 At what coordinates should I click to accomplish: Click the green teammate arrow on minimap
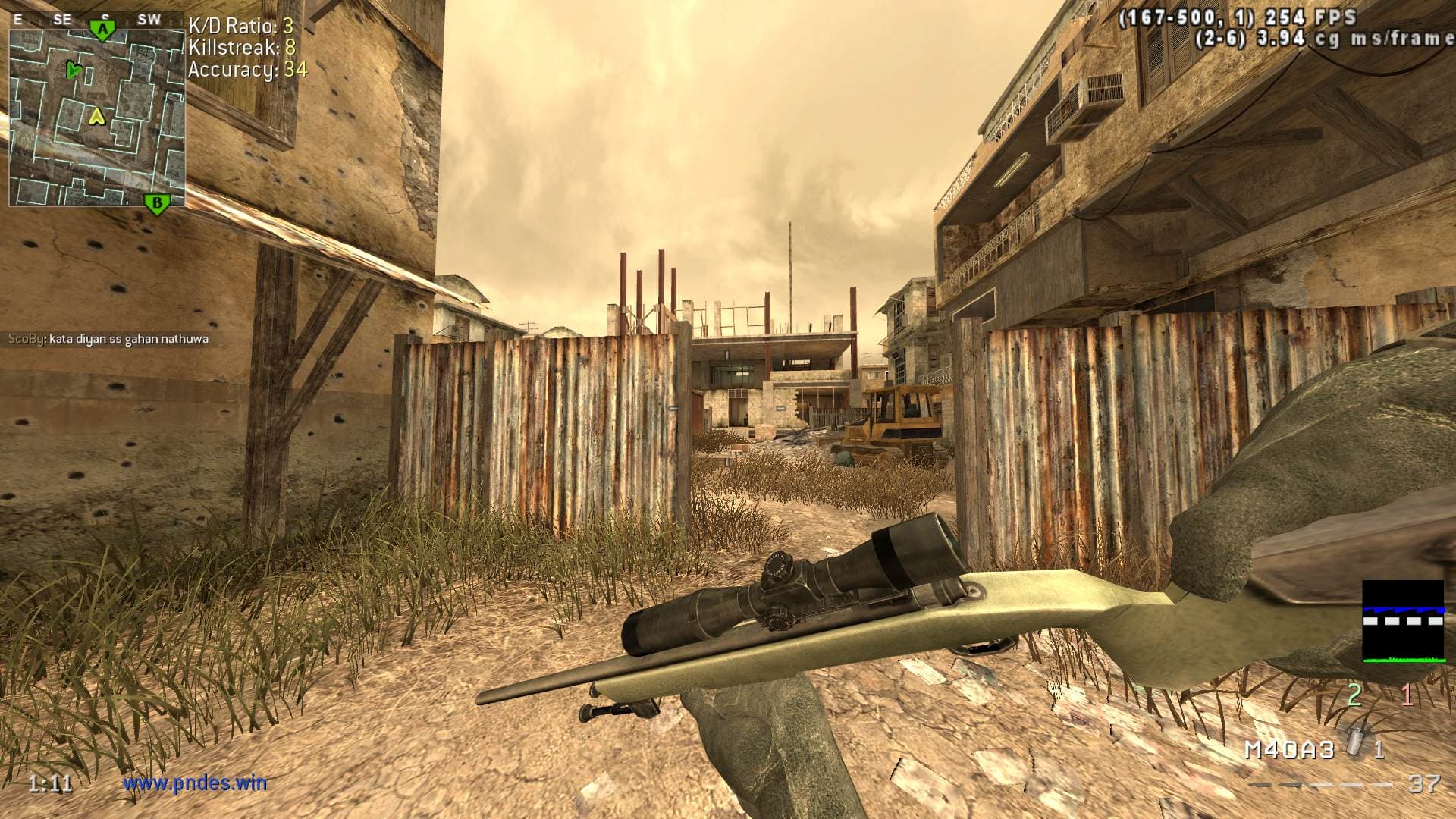tap(73, 71)
